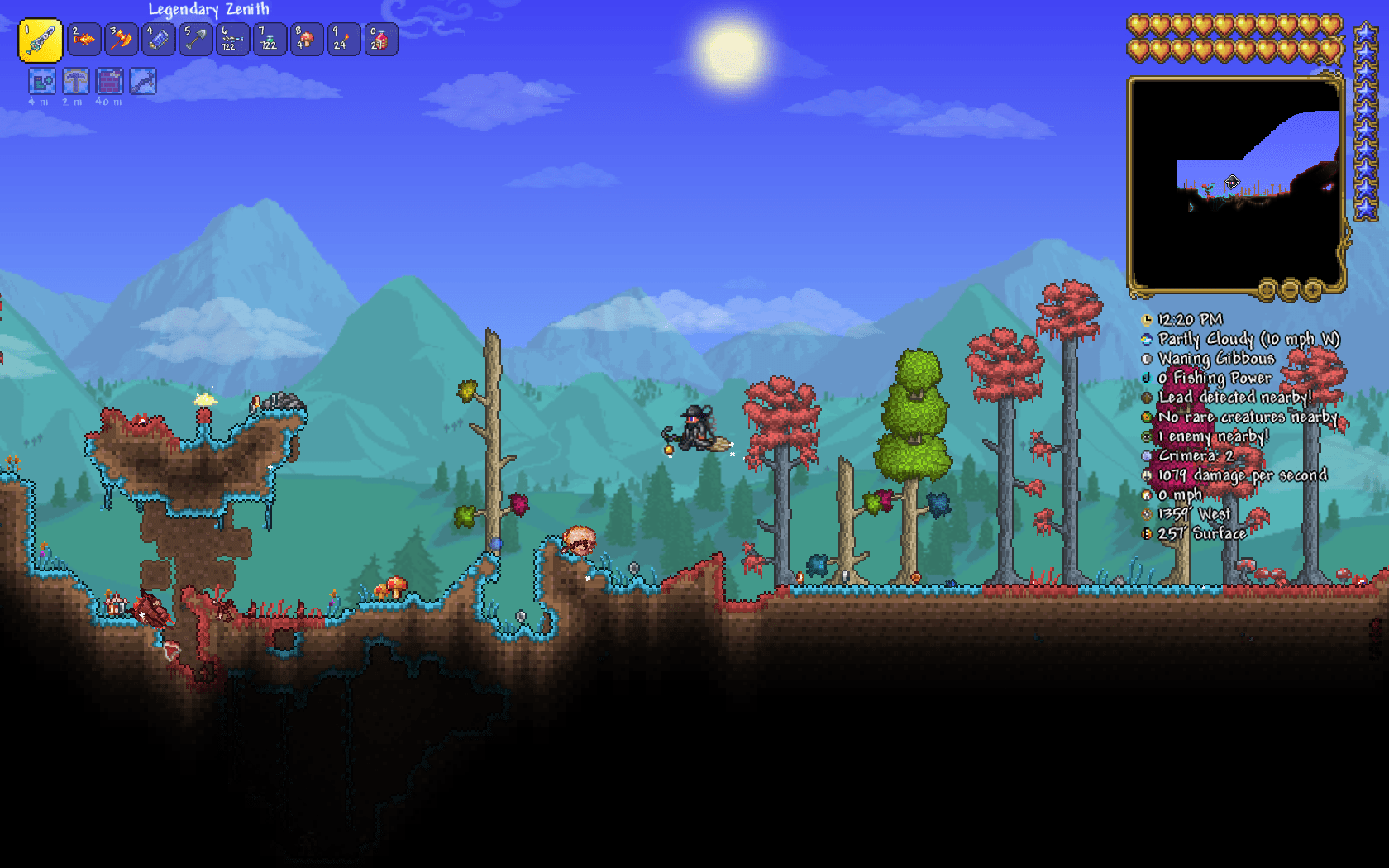This screenshot has width=1389, height=868.
Task: Click the player marker on the minimap
Action: [1231, 180]
